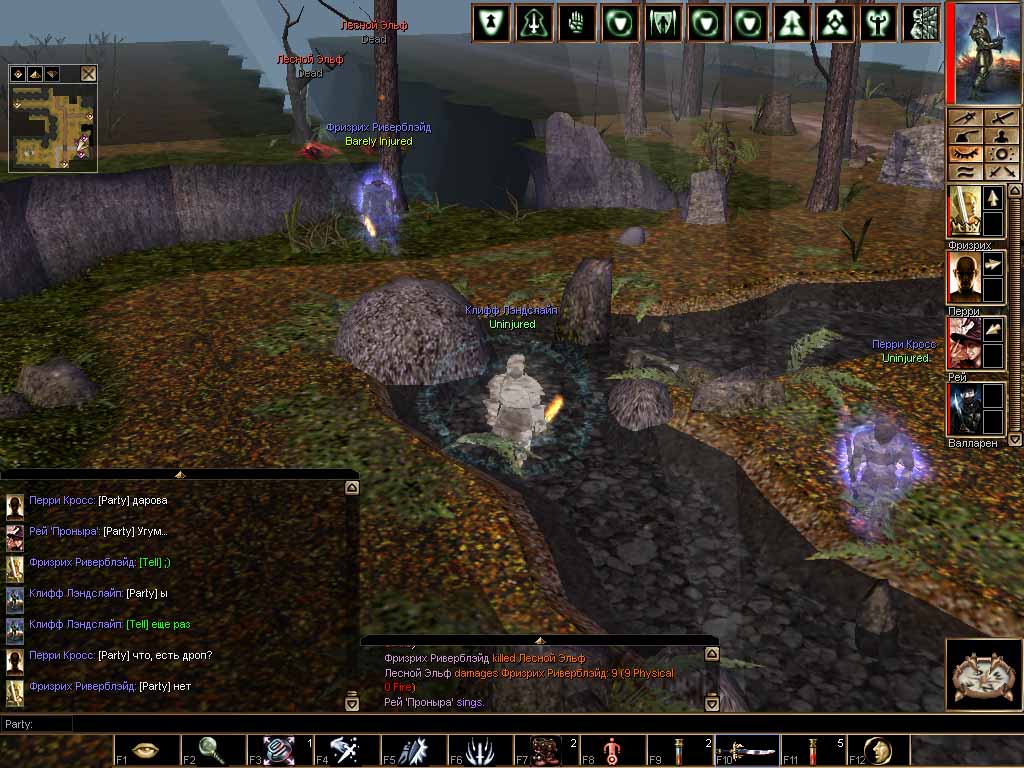Select party member Перри portrait
This screenshot has height=768, width=1024.
coord(965,277)
